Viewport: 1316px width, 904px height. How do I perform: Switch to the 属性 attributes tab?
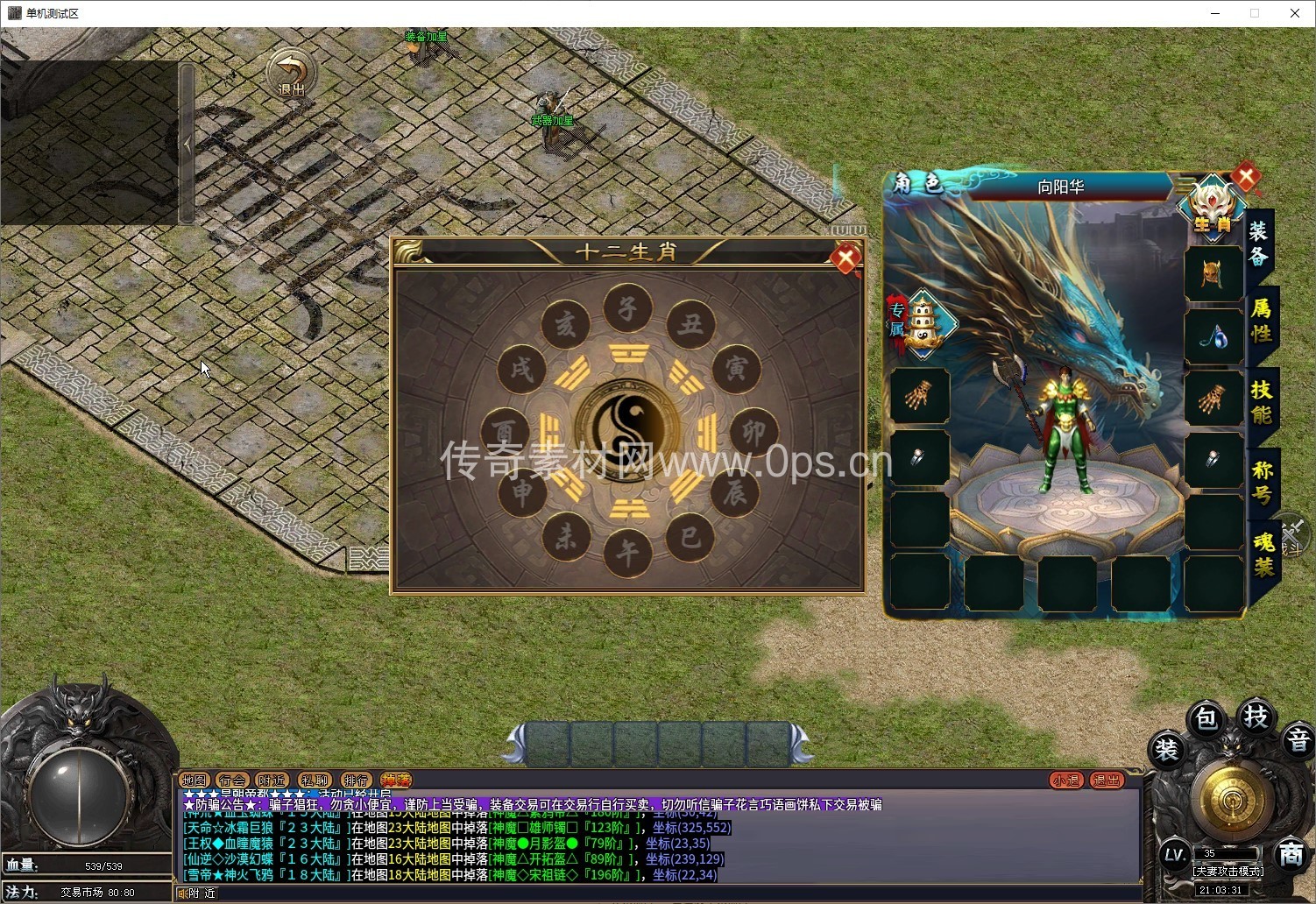point(1261,321)
